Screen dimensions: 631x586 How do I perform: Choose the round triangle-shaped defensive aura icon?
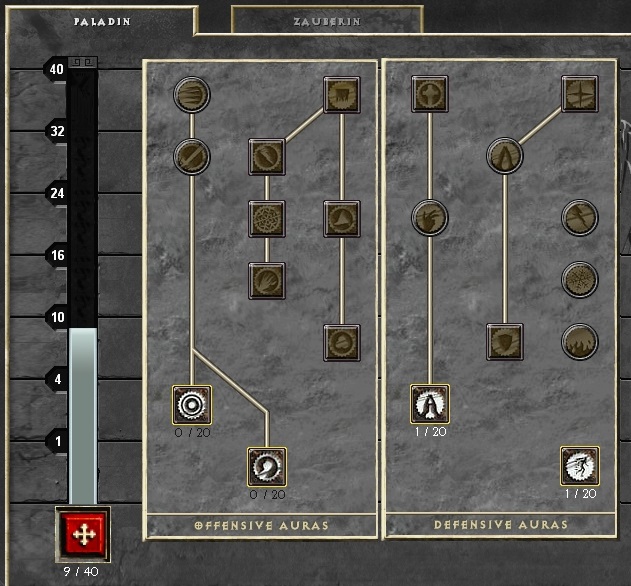(505, 156)
